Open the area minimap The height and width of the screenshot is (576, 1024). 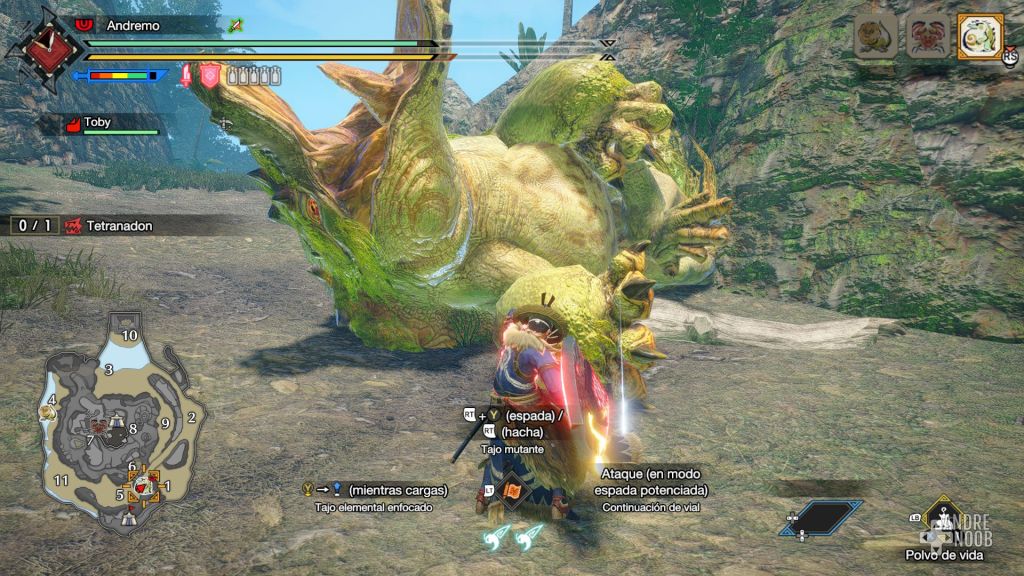118,428
